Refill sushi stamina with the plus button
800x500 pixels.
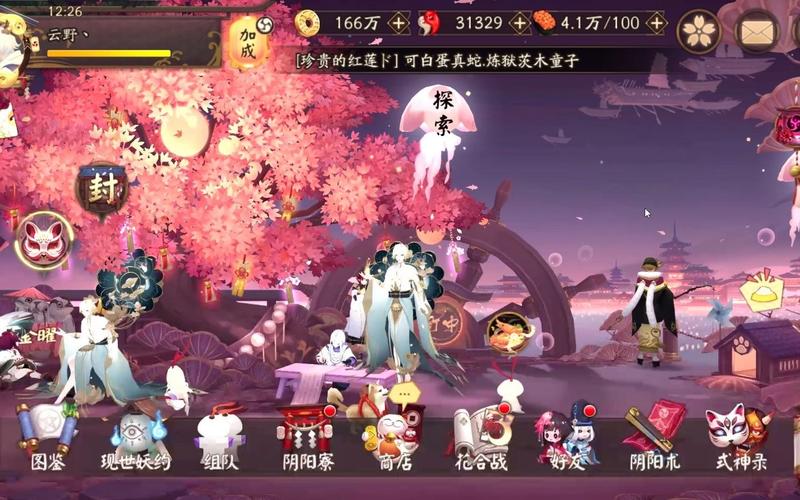654,22
